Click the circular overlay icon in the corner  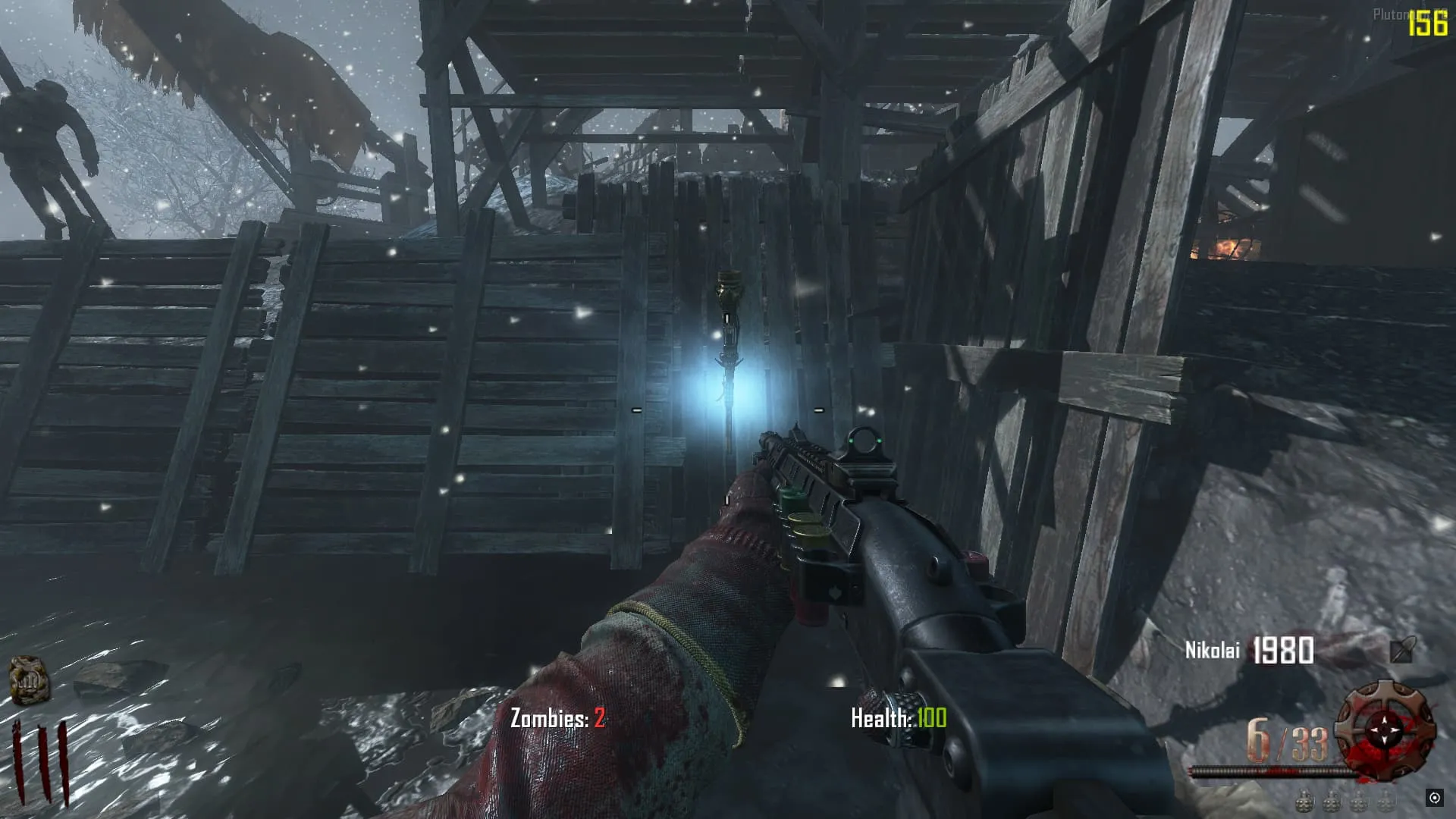pos(1434,797)
